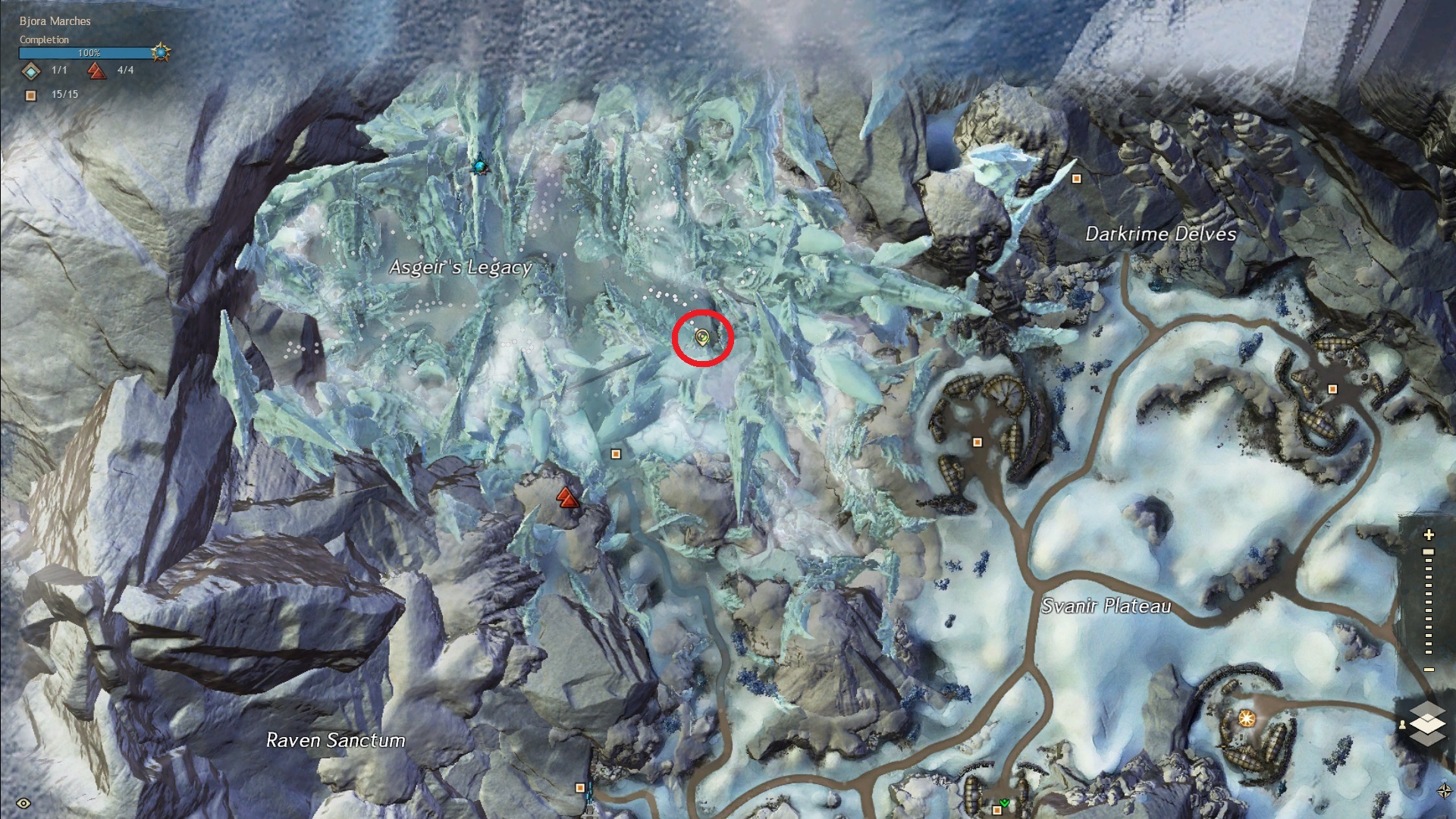Click the orange sunburst event marker

(x=1246, y=717)
